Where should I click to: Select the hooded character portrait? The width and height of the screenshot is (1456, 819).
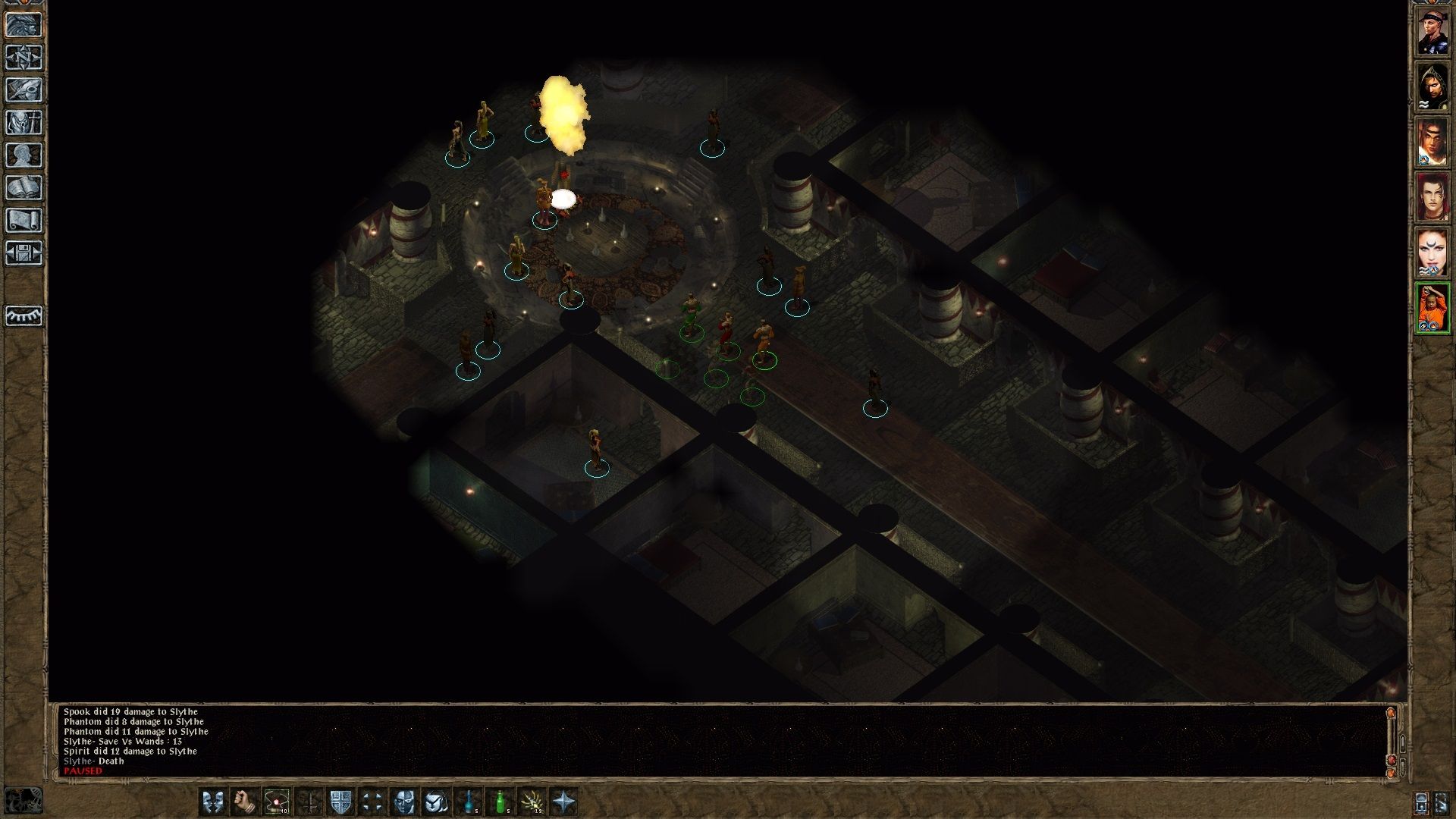(1432, 86)
